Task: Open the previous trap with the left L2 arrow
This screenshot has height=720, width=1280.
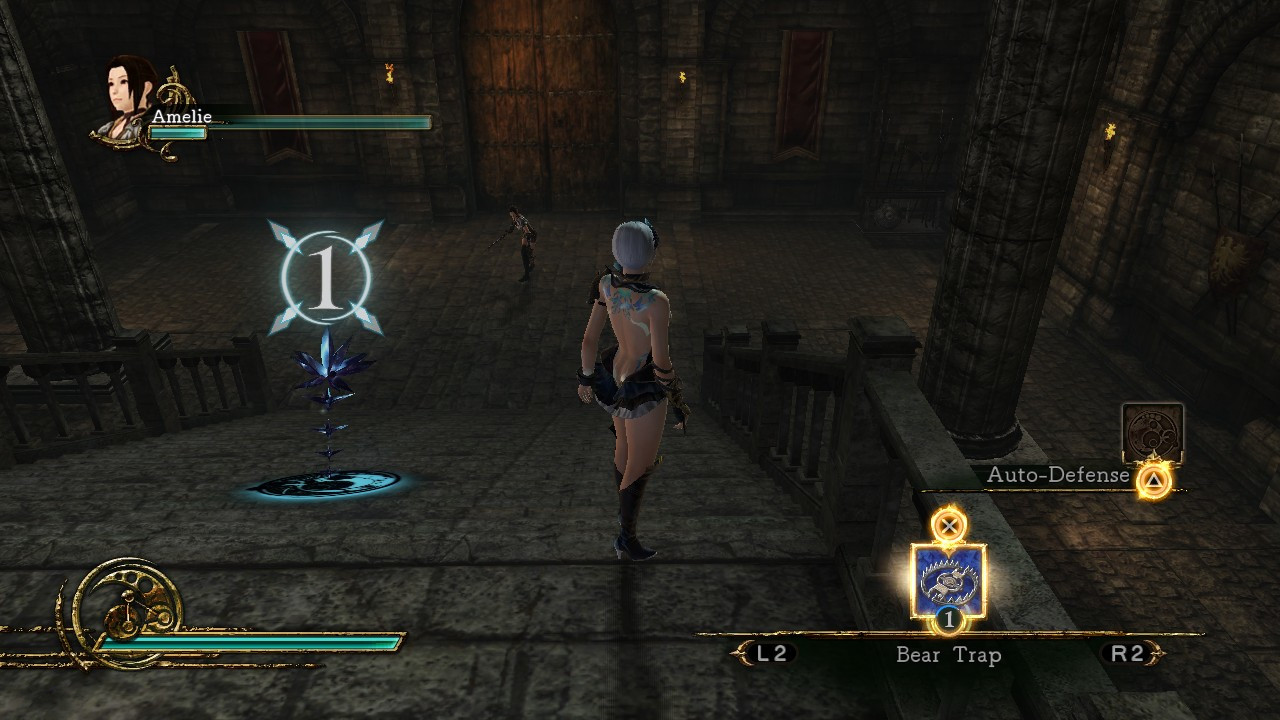Action: (740, 655)
